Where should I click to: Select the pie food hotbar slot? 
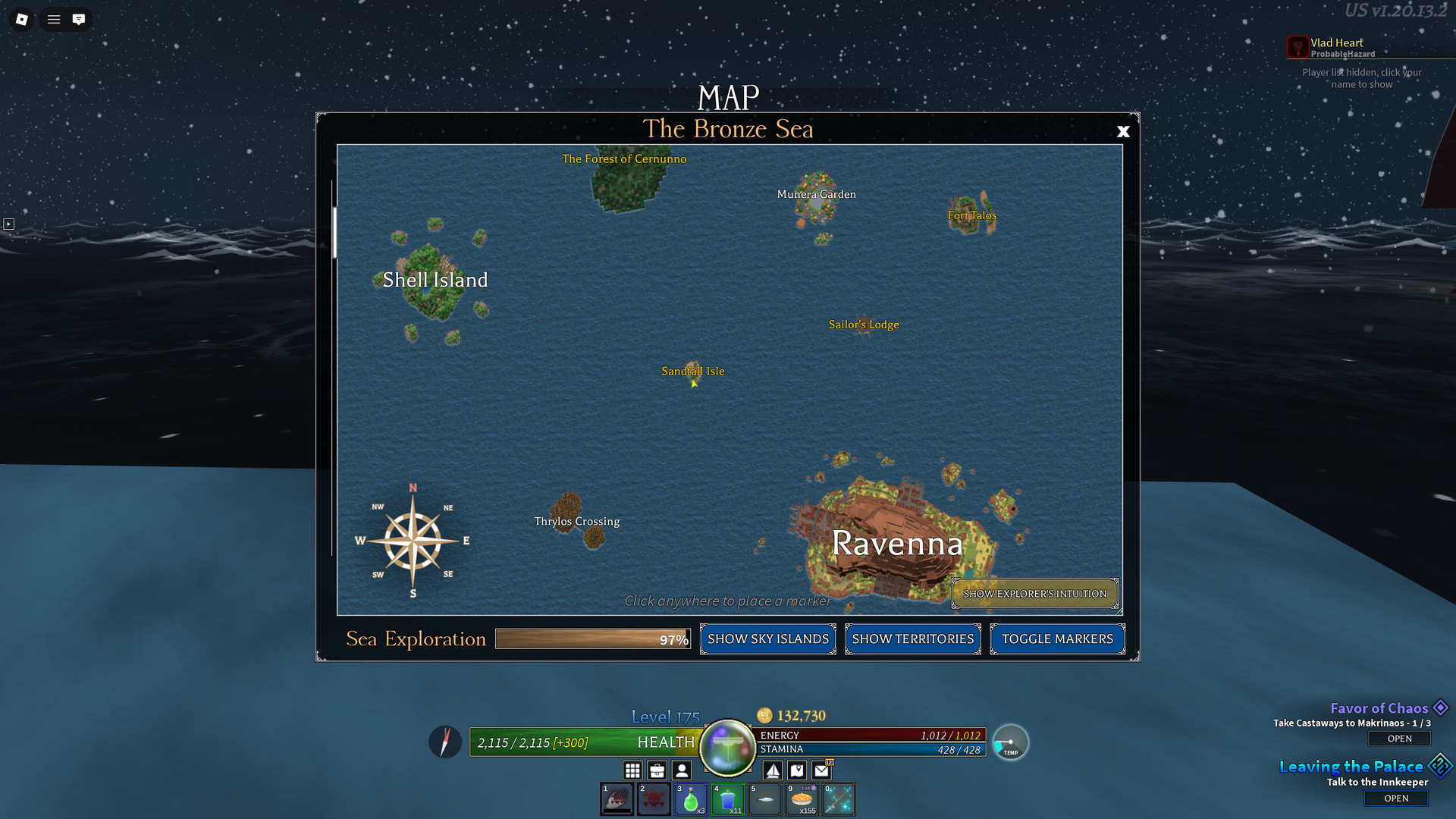click(802, 799)
